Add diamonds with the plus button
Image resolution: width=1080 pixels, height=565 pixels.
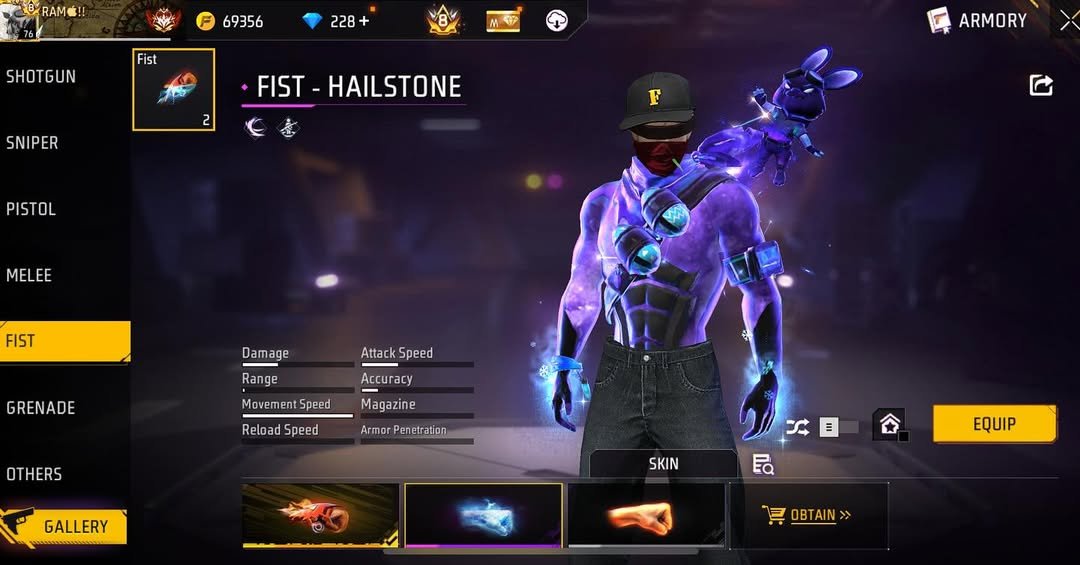point(363,21)
